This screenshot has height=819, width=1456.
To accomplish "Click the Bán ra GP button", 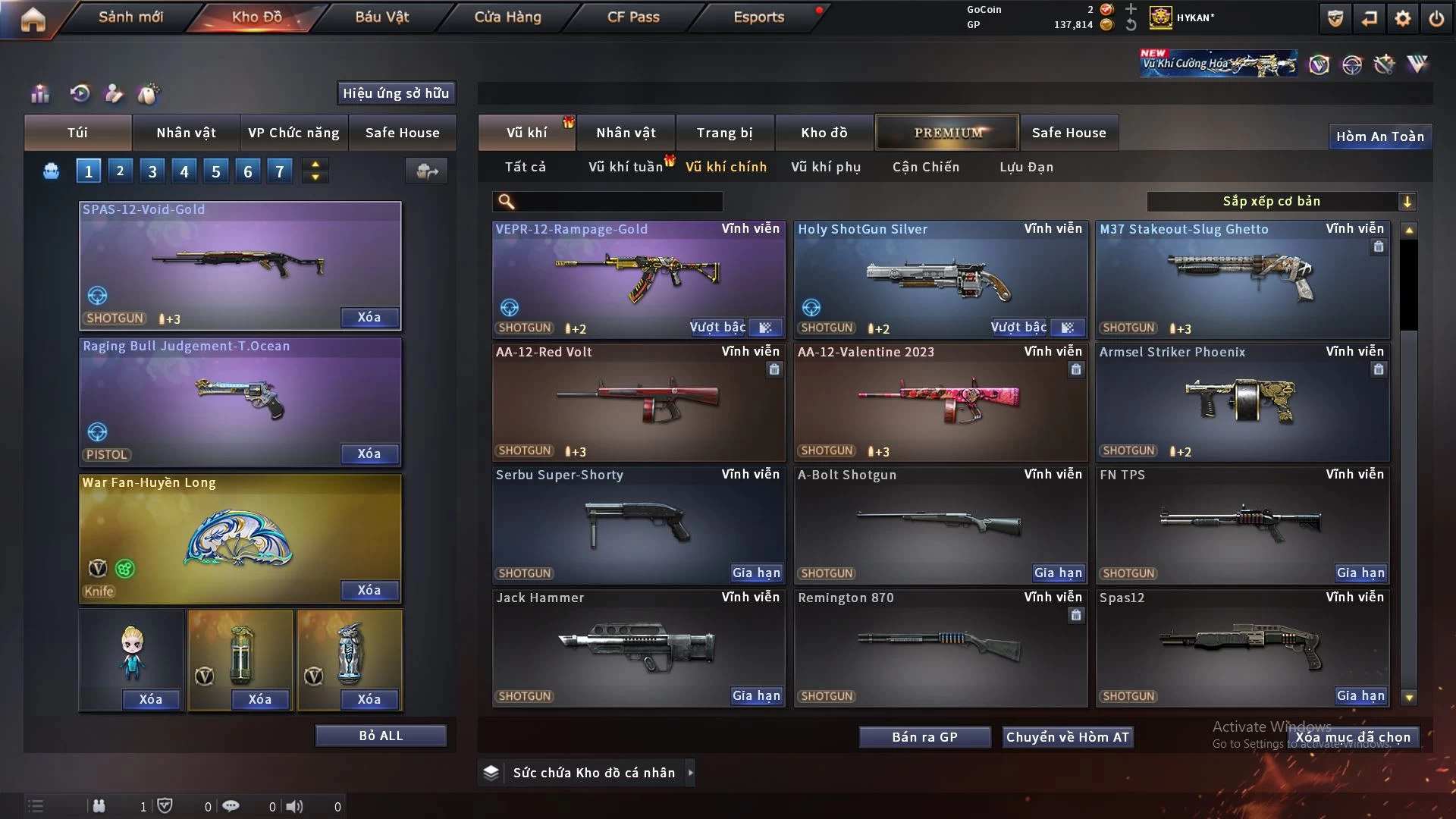I will point(924,737).
